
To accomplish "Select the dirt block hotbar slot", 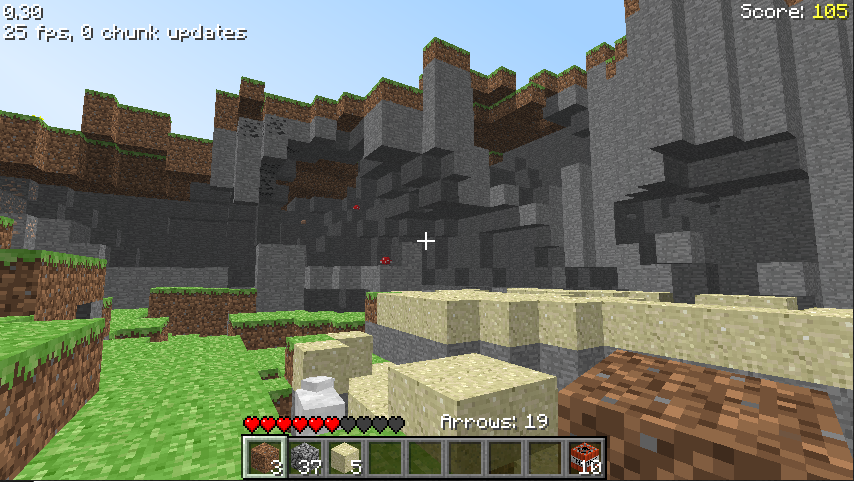I will pyautogui.click(x=263, y=457).
